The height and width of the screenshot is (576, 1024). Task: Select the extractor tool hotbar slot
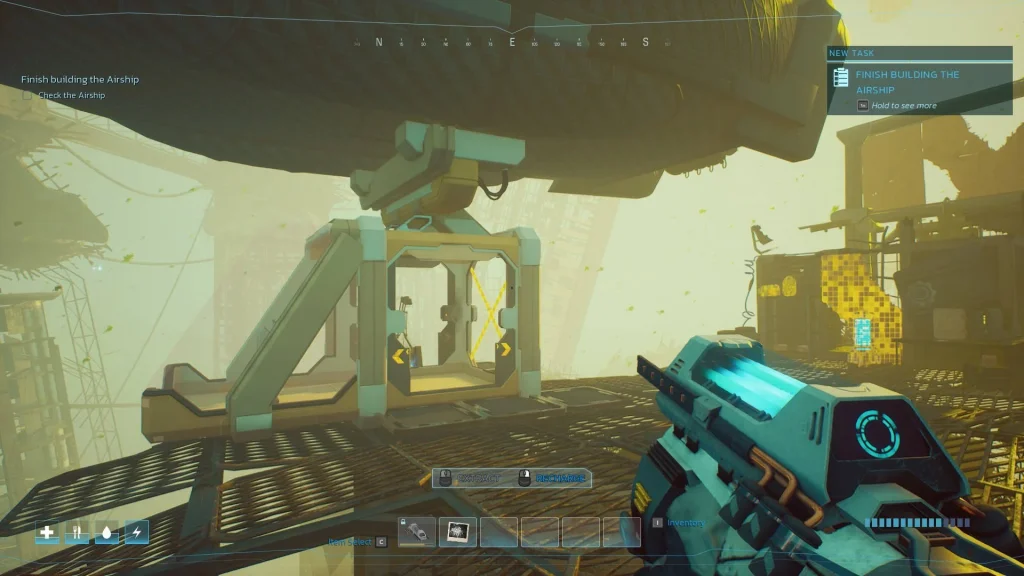[x=417, y=532]
